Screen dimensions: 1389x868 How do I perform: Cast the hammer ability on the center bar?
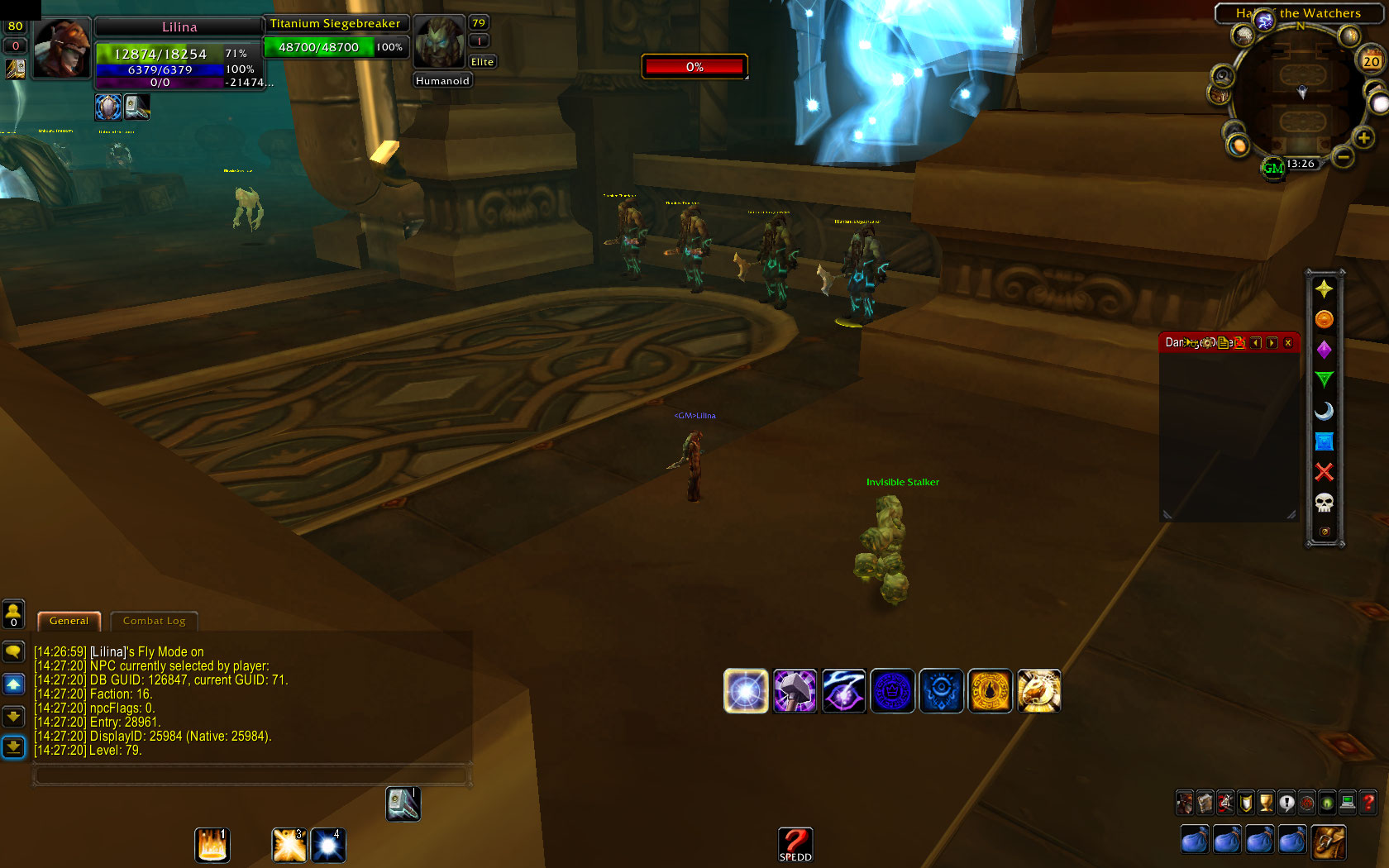point(795,691)
